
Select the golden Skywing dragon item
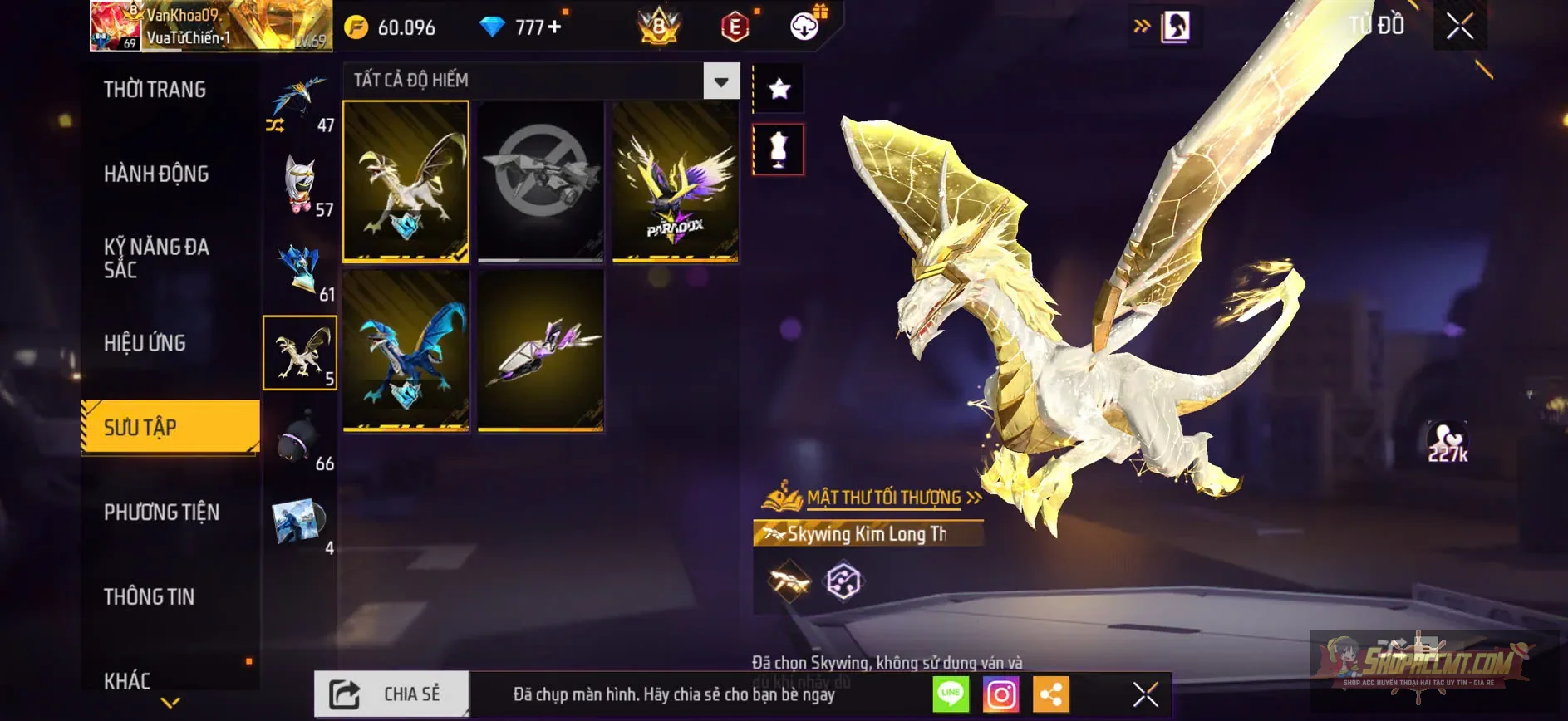[406, 182]
